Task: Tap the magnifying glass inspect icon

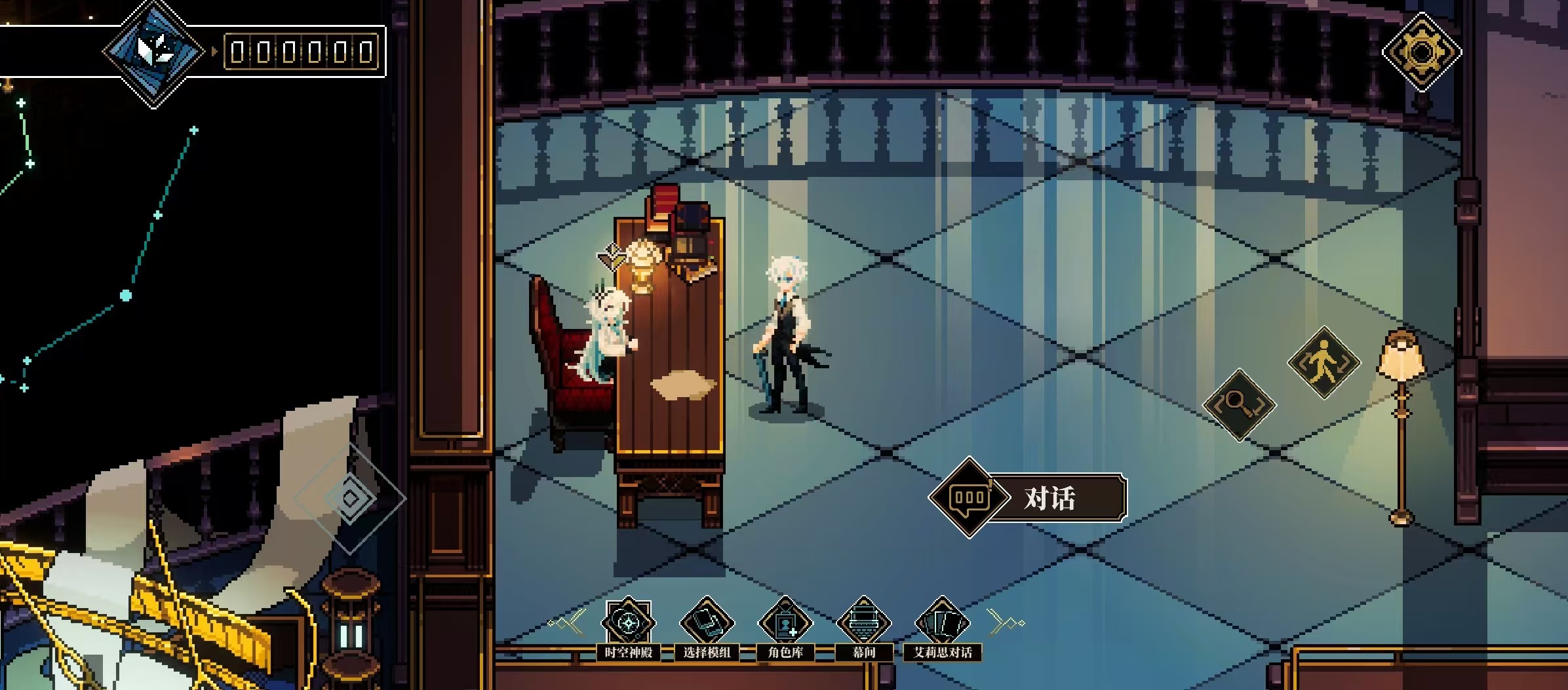Action: [1239, 405]
